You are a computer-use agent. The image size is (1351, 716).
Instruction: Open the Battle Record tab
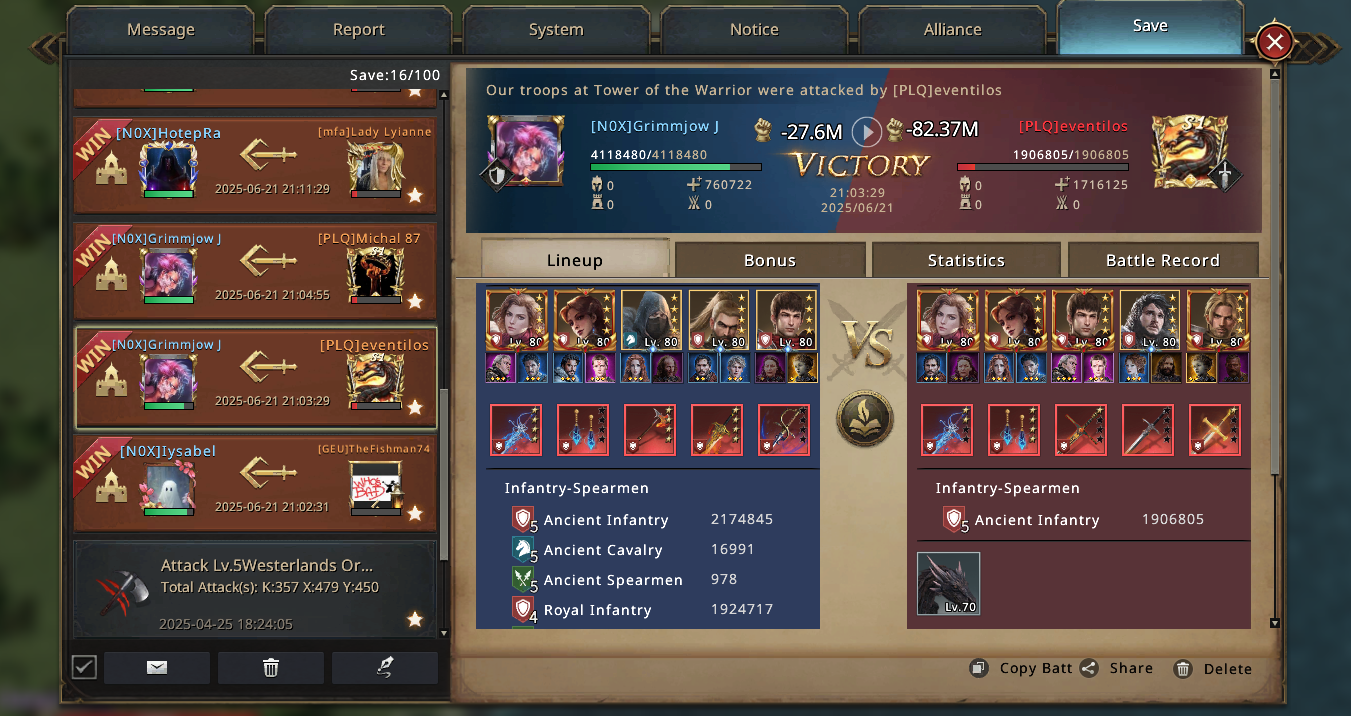coord(1162,260)
